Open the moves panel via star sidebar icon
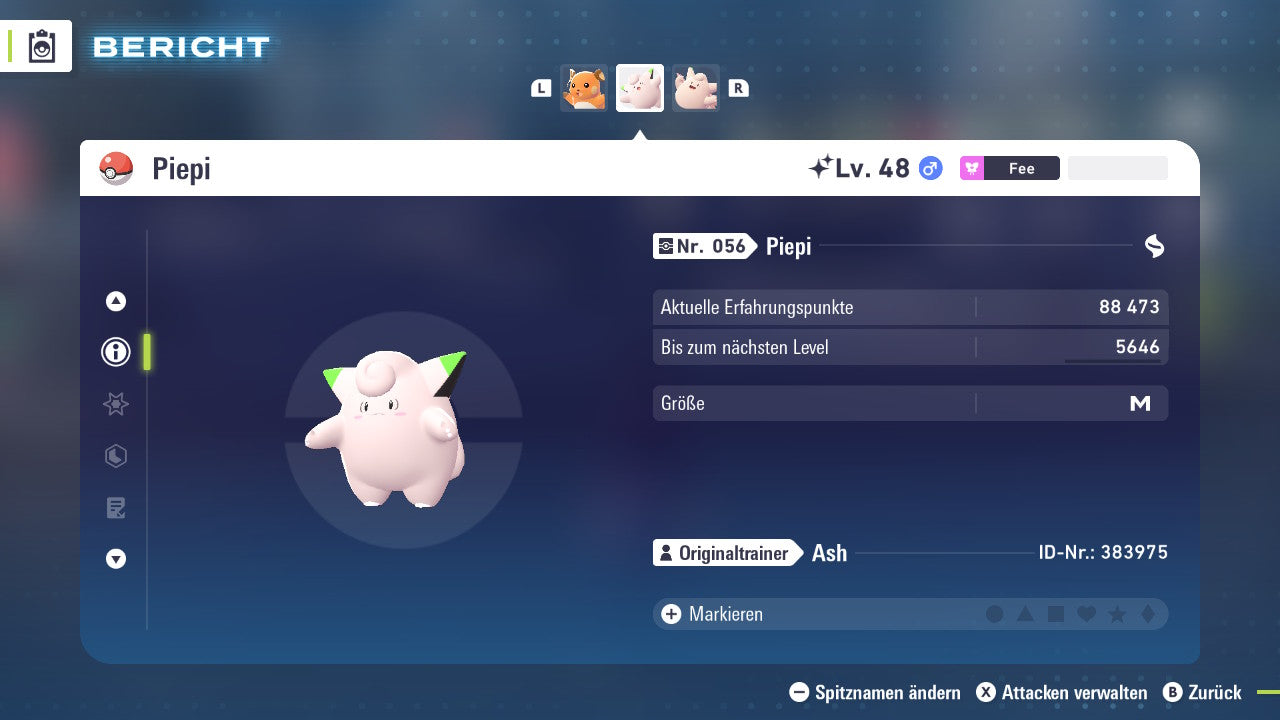1280x720 pixels. [115, 404]
